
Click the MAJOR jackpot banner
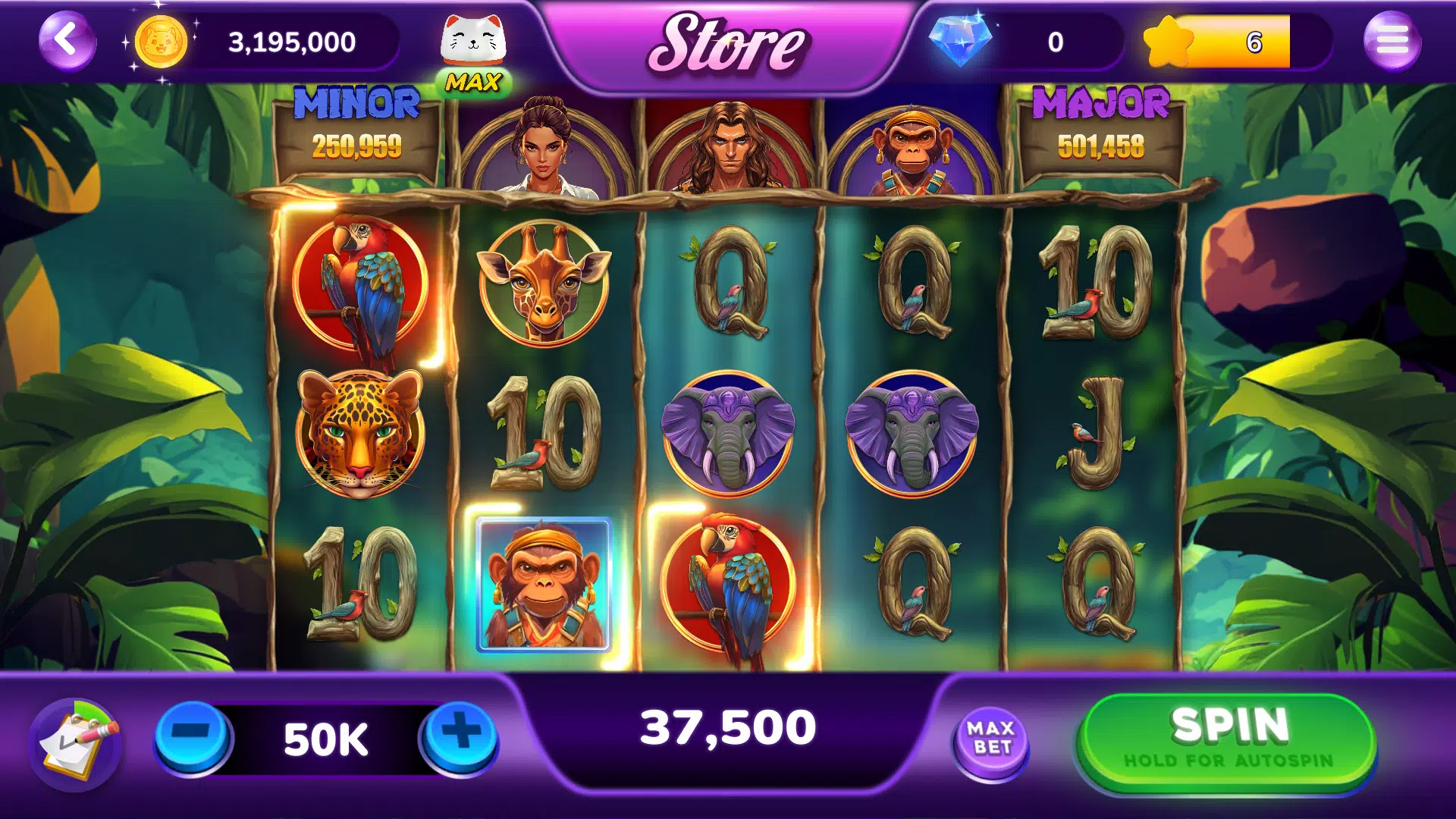[x=1101, y=129]
